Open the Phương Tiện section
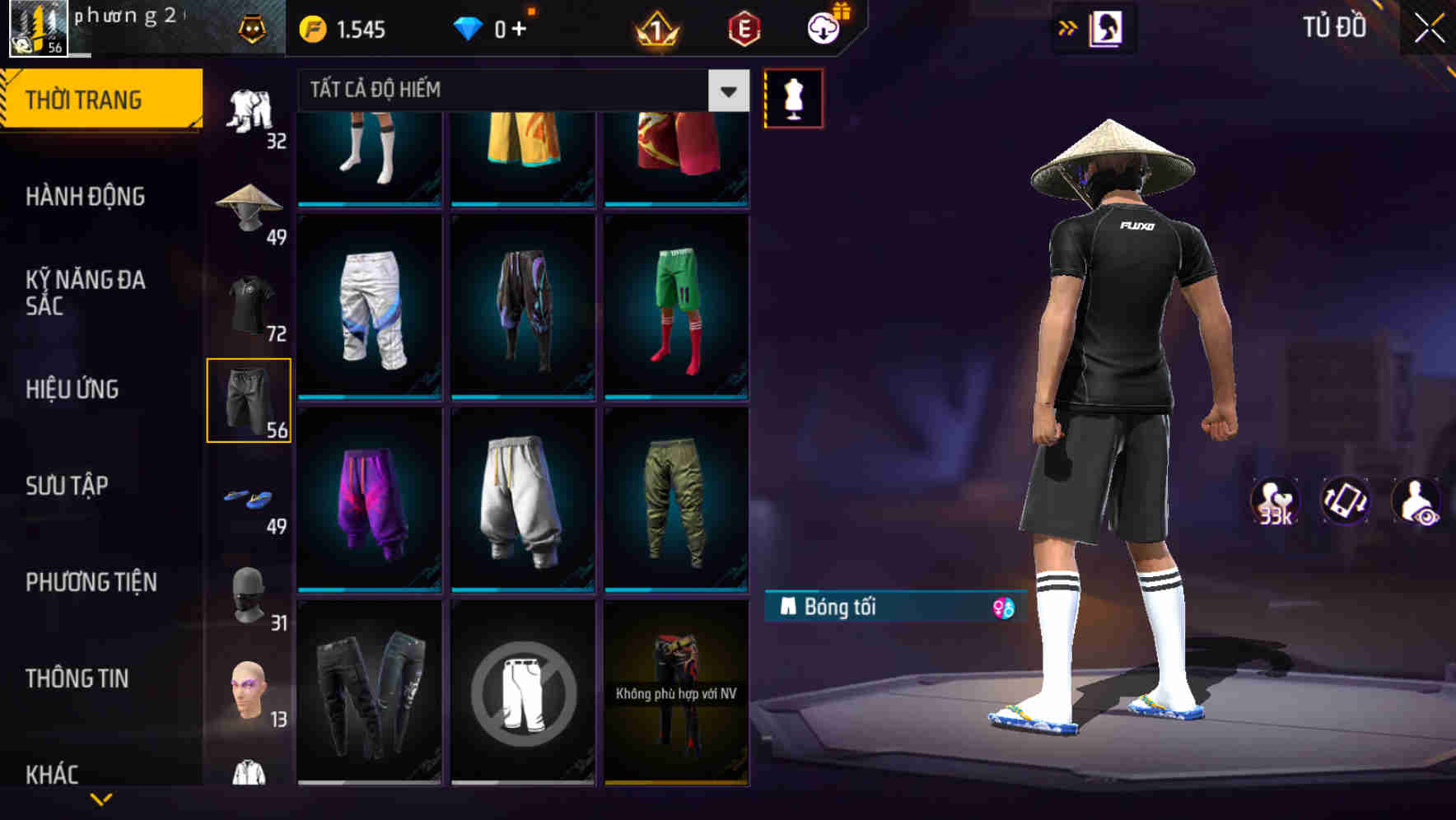1456x820 pixels. (x=91, y=581)
